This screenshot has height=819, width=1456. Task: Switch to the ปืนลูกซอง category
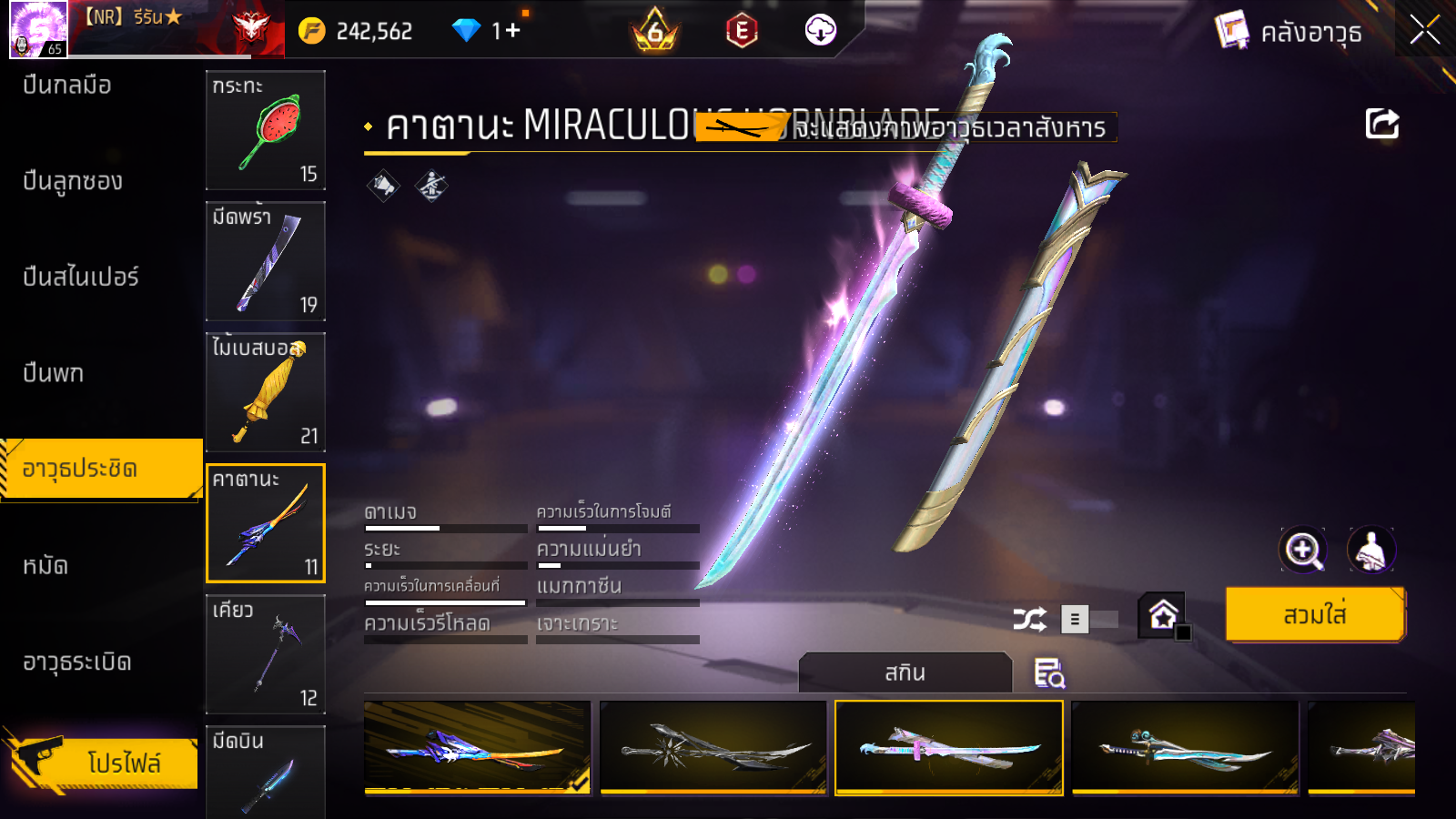pyautogui.click(x=73, y=181)
